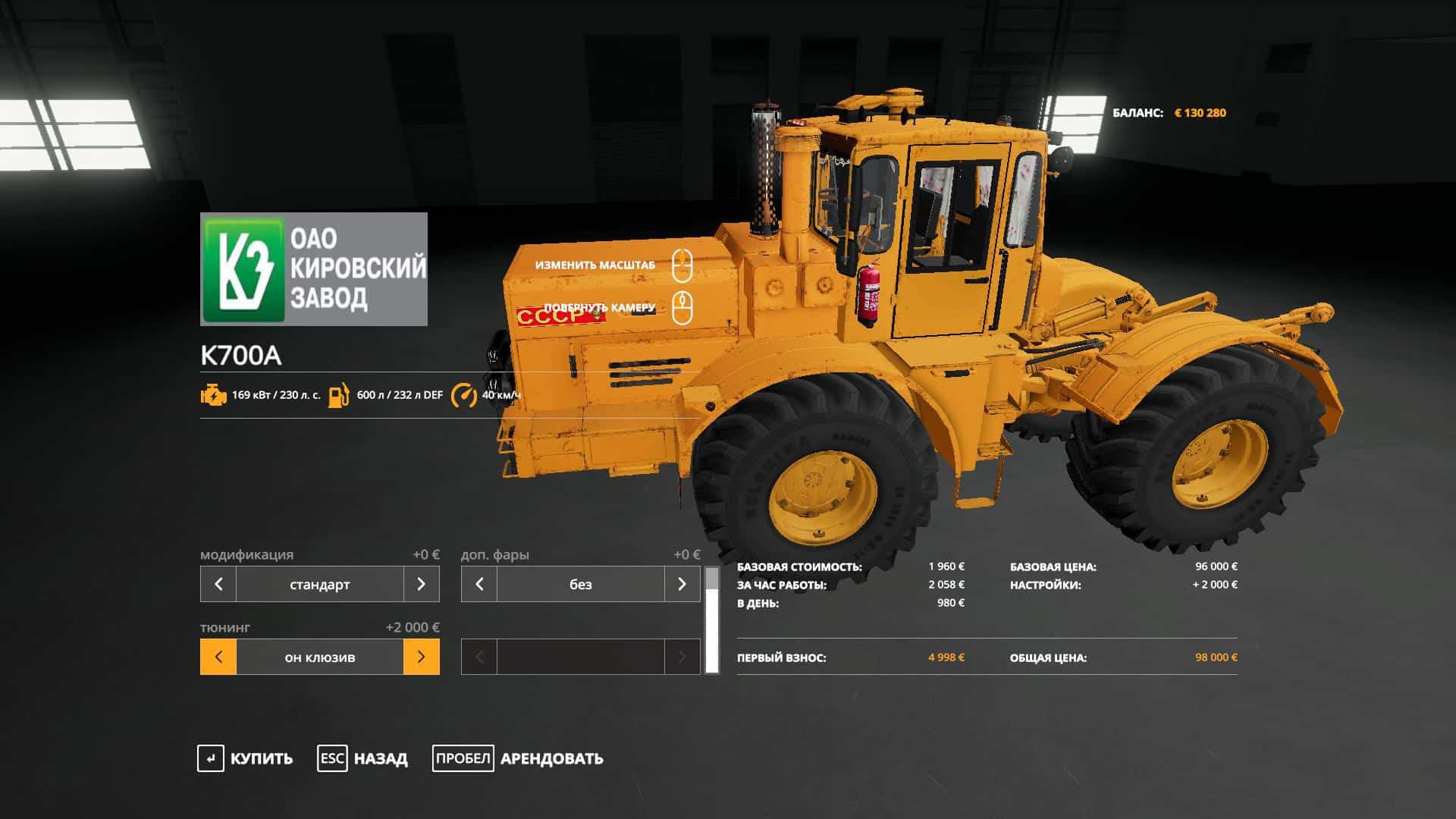
Task: Switch тюнинг to the previous option
Action: point(218,657)
